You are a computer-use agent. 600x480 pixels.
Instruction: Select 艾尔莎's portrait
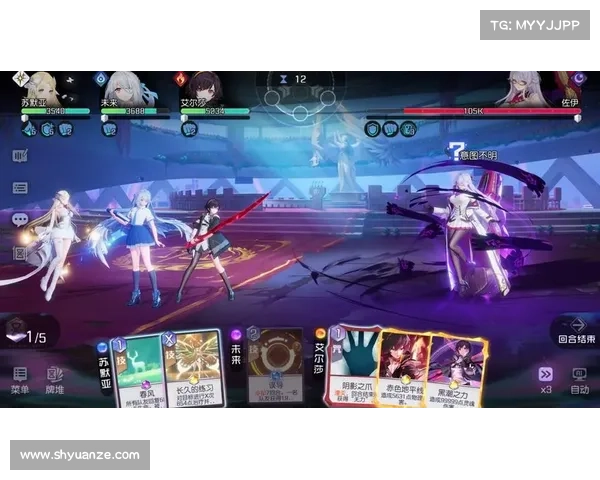tap(204, 86)
